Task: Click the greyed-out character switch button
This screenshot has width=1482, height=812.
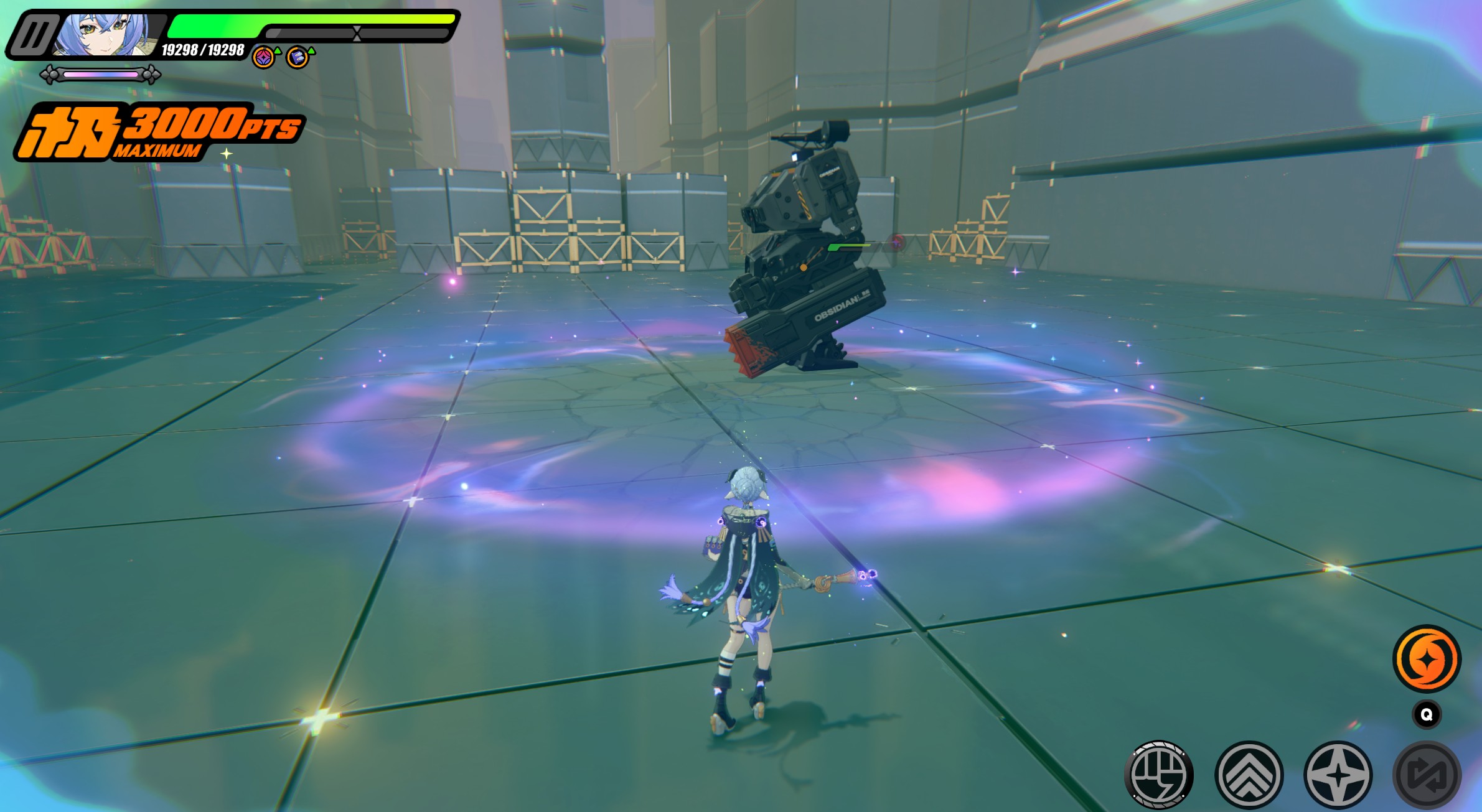Action: coord(1427,775)
